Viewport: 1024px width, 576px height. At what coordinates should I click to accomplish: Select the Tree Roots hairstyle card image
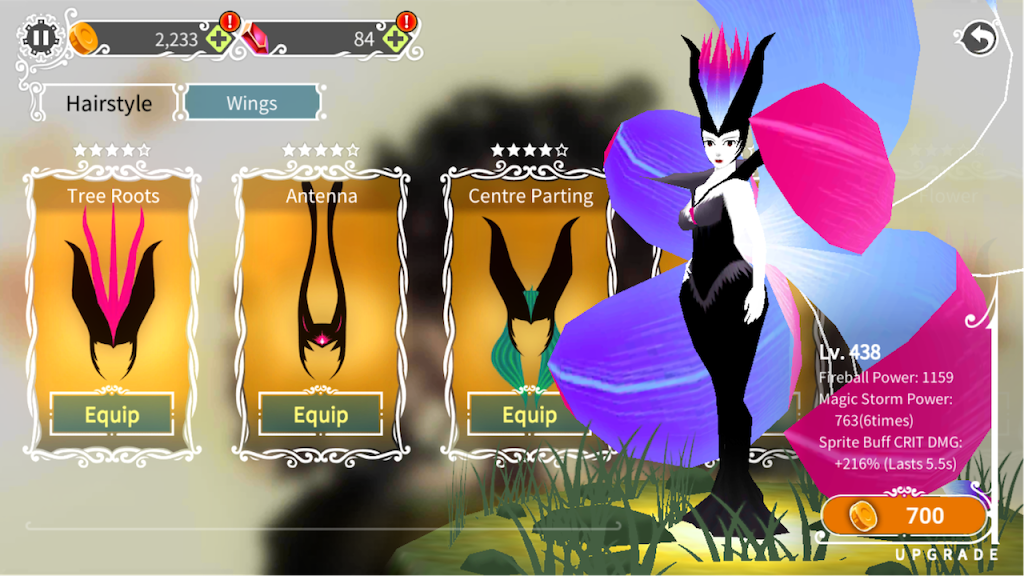coord(112,295)
